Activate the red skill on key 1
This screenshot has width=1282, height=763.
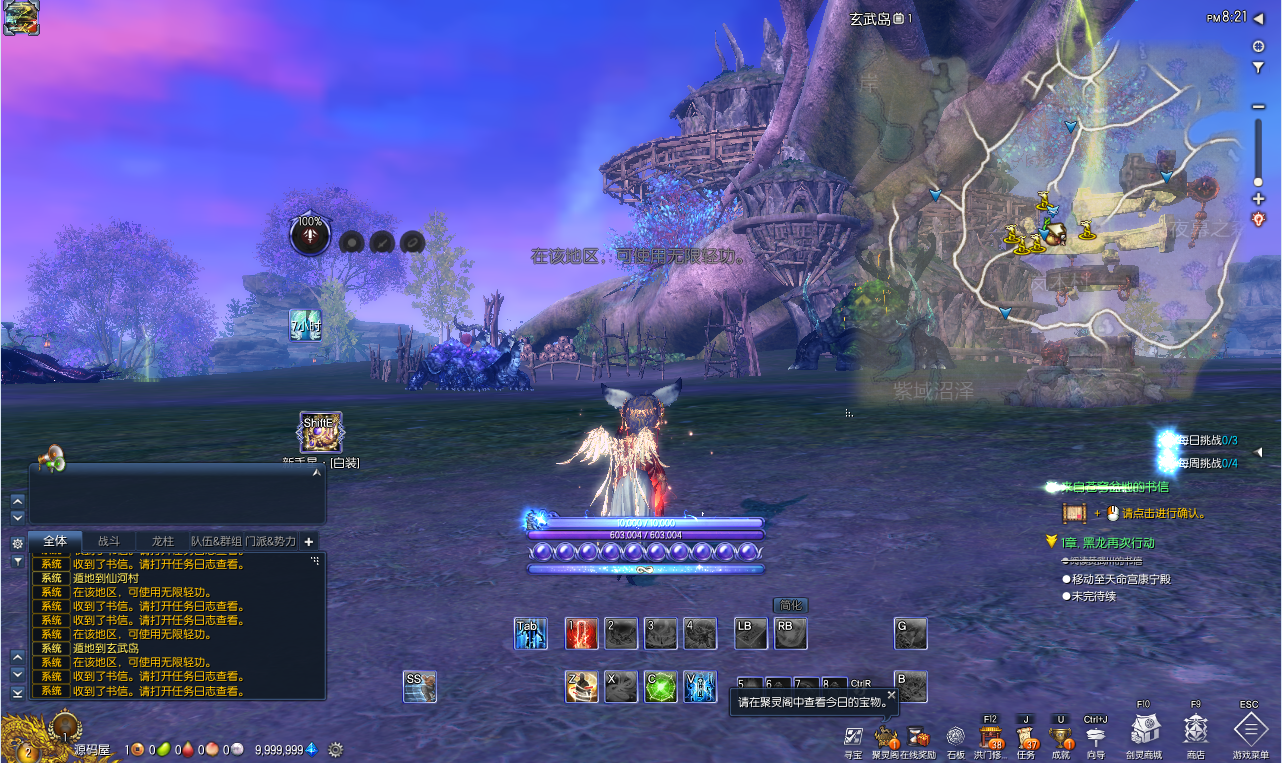[x=582, y=633]
